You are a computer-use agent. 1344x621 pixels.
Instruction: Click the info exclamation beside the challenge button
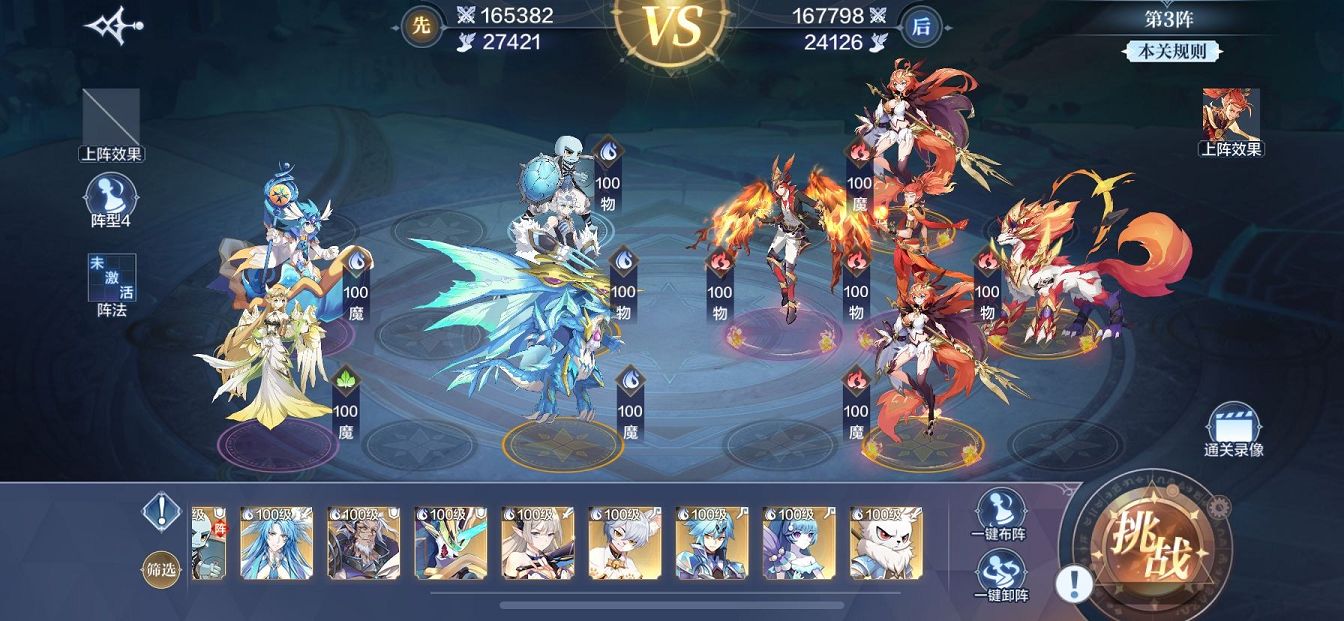pos(1074,583)
